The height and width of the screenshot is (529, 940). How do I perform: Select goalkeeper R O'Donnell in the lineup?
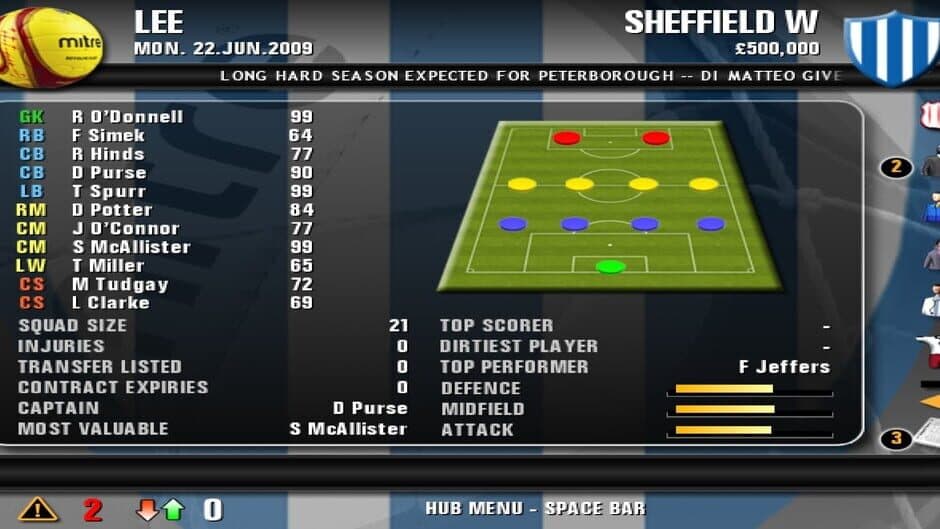pos(127,117)
